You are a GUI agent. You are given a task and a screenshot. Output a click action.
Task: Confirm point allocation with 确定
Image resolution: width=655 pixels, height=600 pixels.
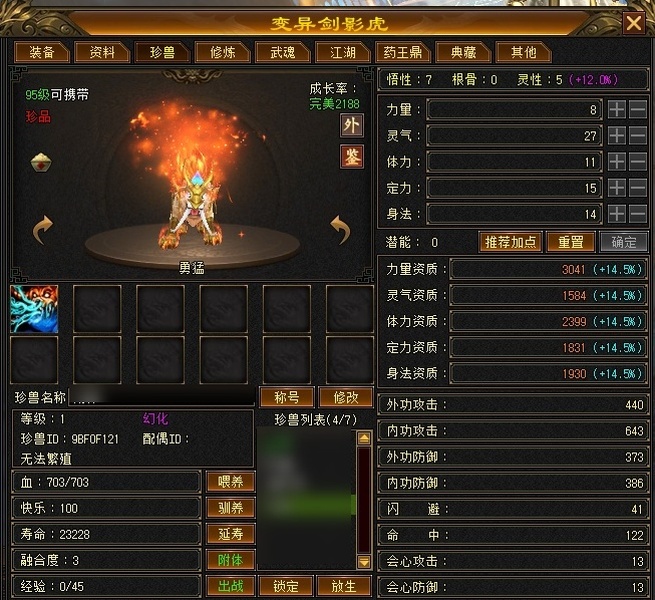click(622, 242)
